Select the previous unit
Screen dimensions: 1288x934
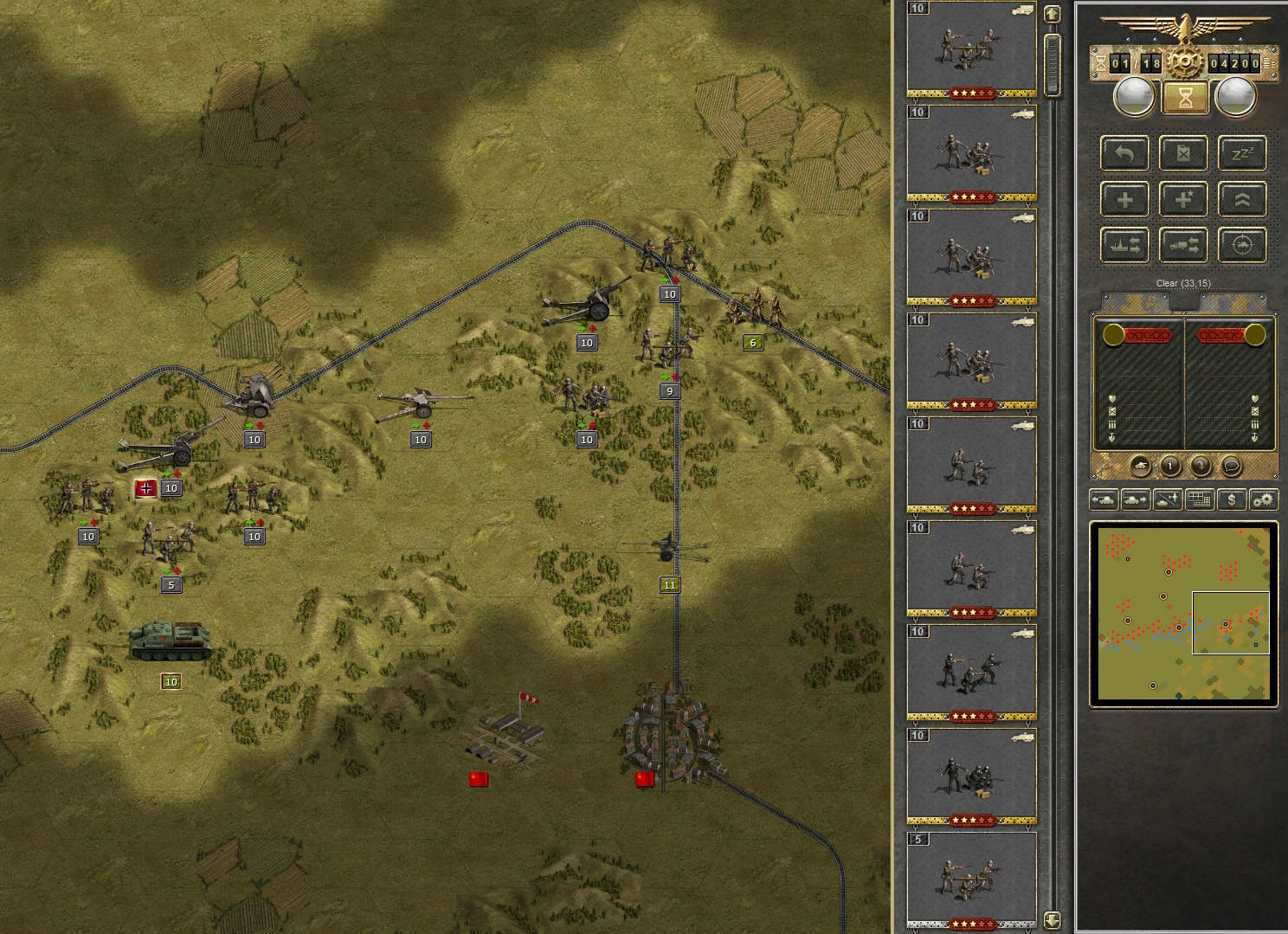coord(1104,499)
